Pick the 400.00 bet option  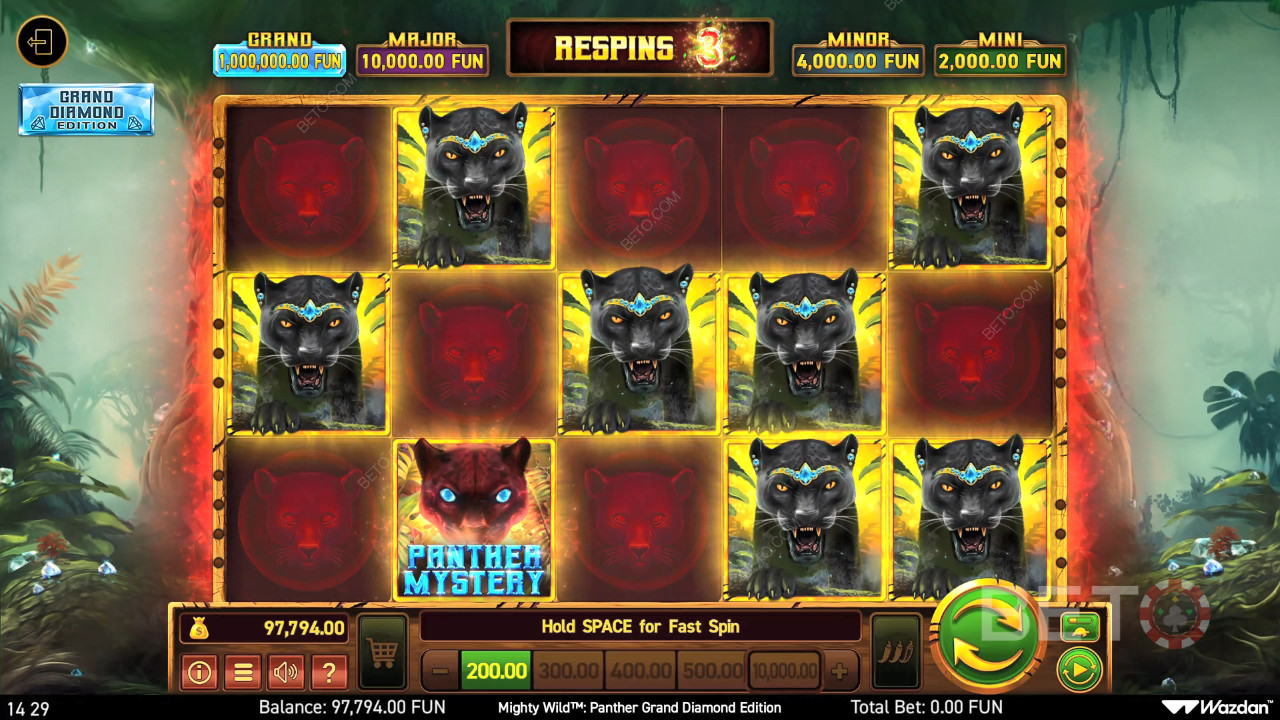click(640, 671)
